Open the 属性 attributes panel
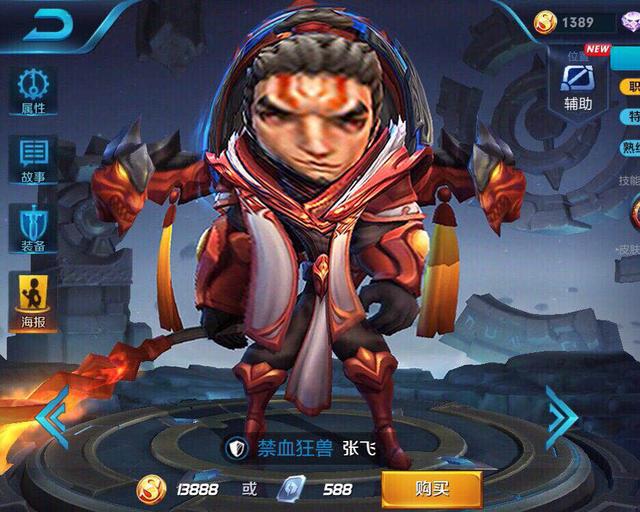This screenshot has height=512, width=640. [x=33, y=91]
